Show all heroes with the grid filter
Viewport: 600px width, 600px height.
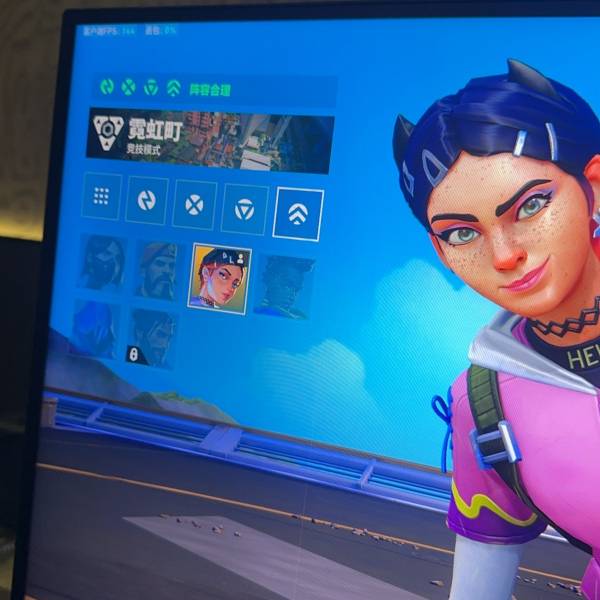point(102,196)
